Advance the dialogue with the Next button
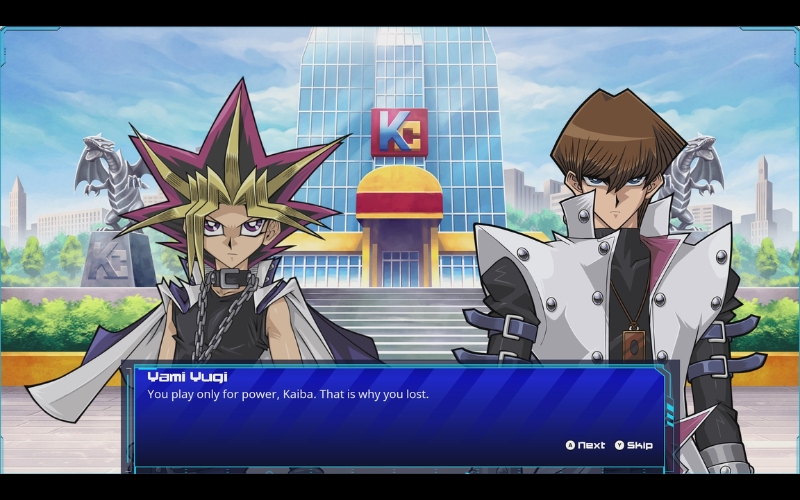Viewport: 800px width, 500px height. tap(586, 445)
